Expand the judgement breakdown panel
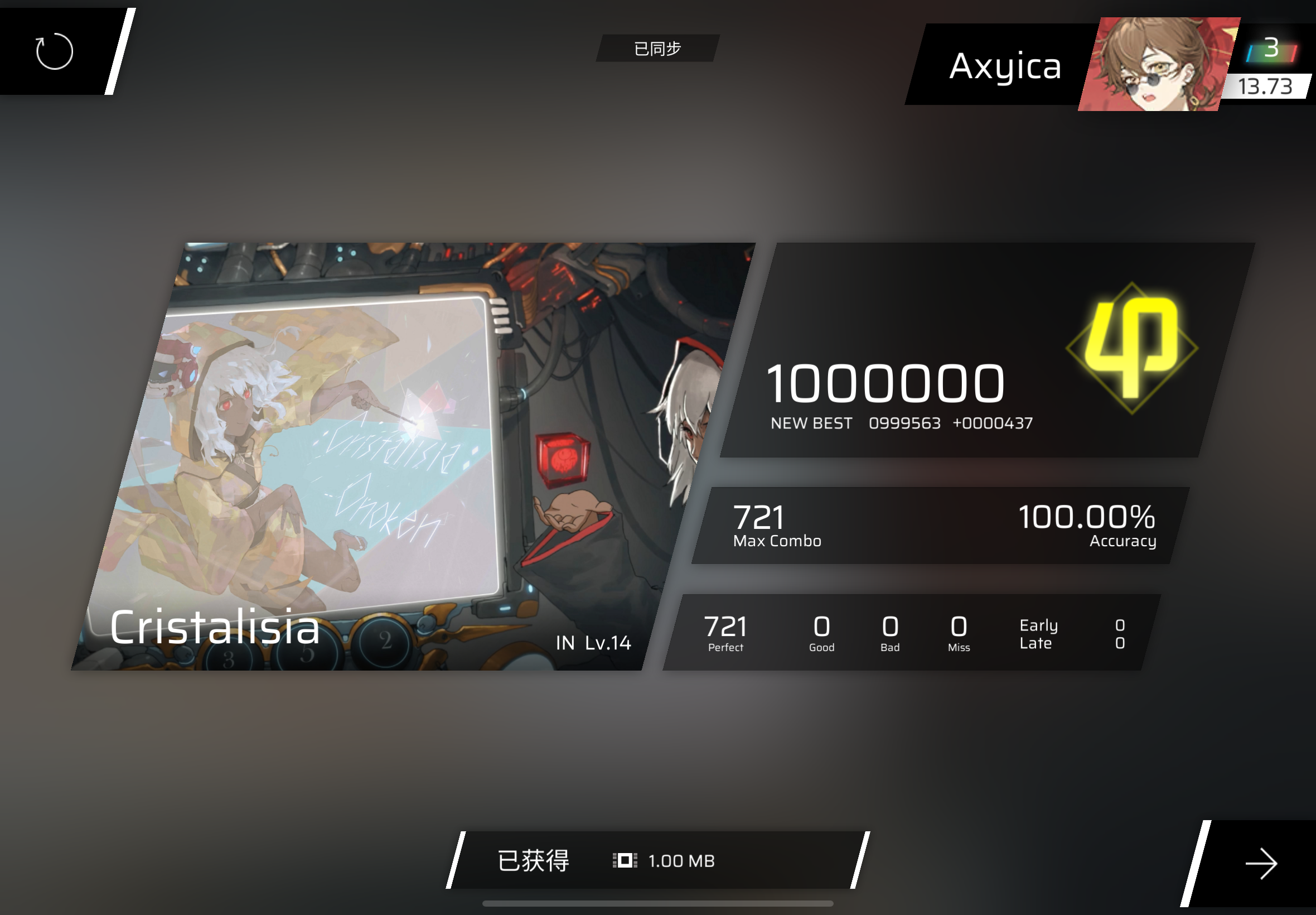The width and height of the screenshot is (1316, 915). coord(917,633)
